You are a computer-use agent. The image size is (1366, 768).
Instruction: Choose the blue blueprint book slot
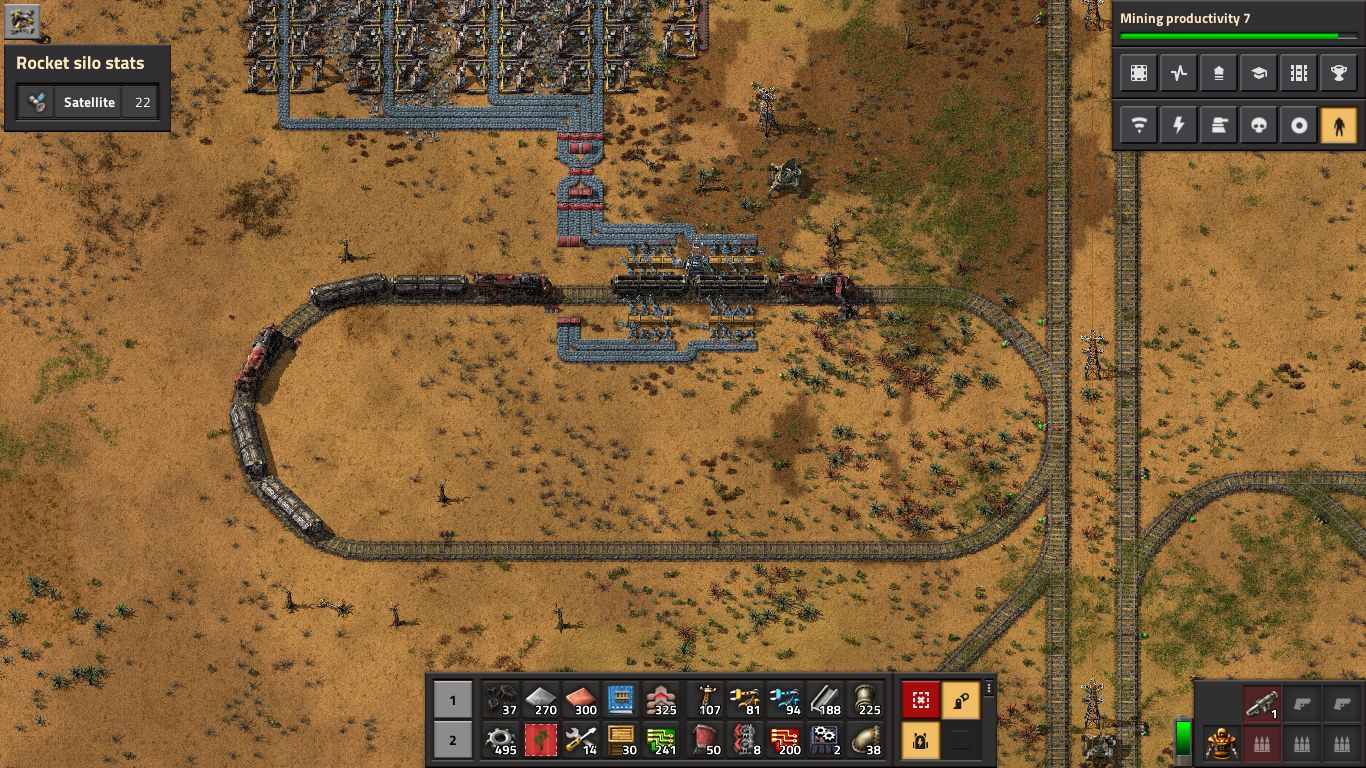pos(622,700)
